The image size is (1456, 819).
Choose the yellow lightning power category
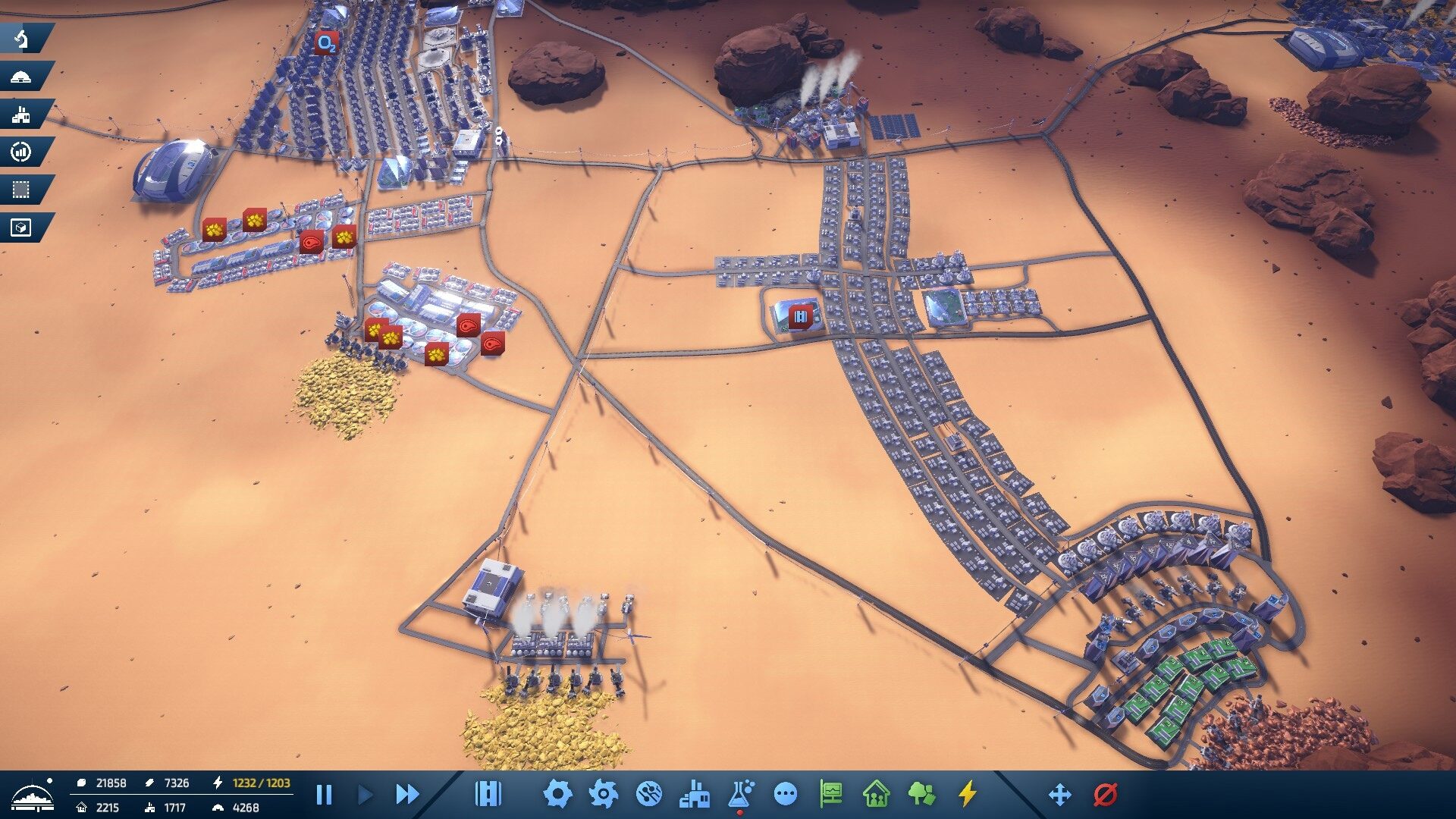(967, 794)
